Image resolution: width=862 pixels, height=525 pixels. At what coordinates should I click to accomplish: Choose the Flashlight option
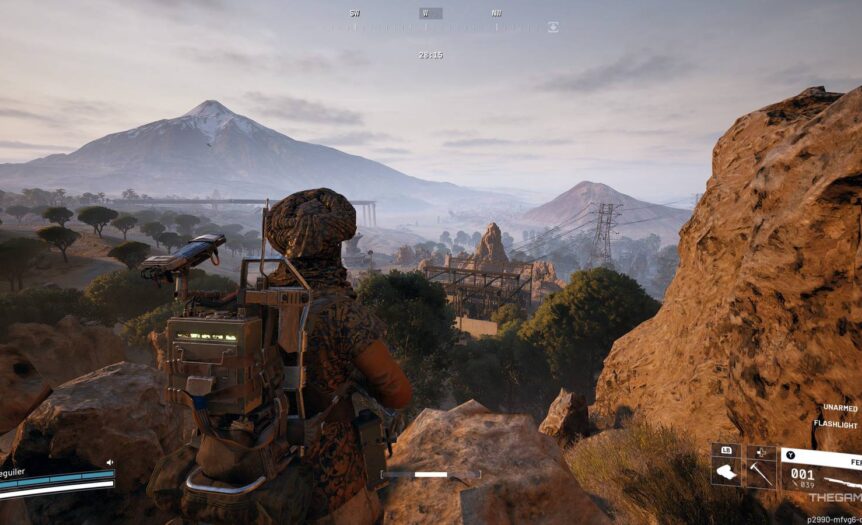tap(835, 424)
